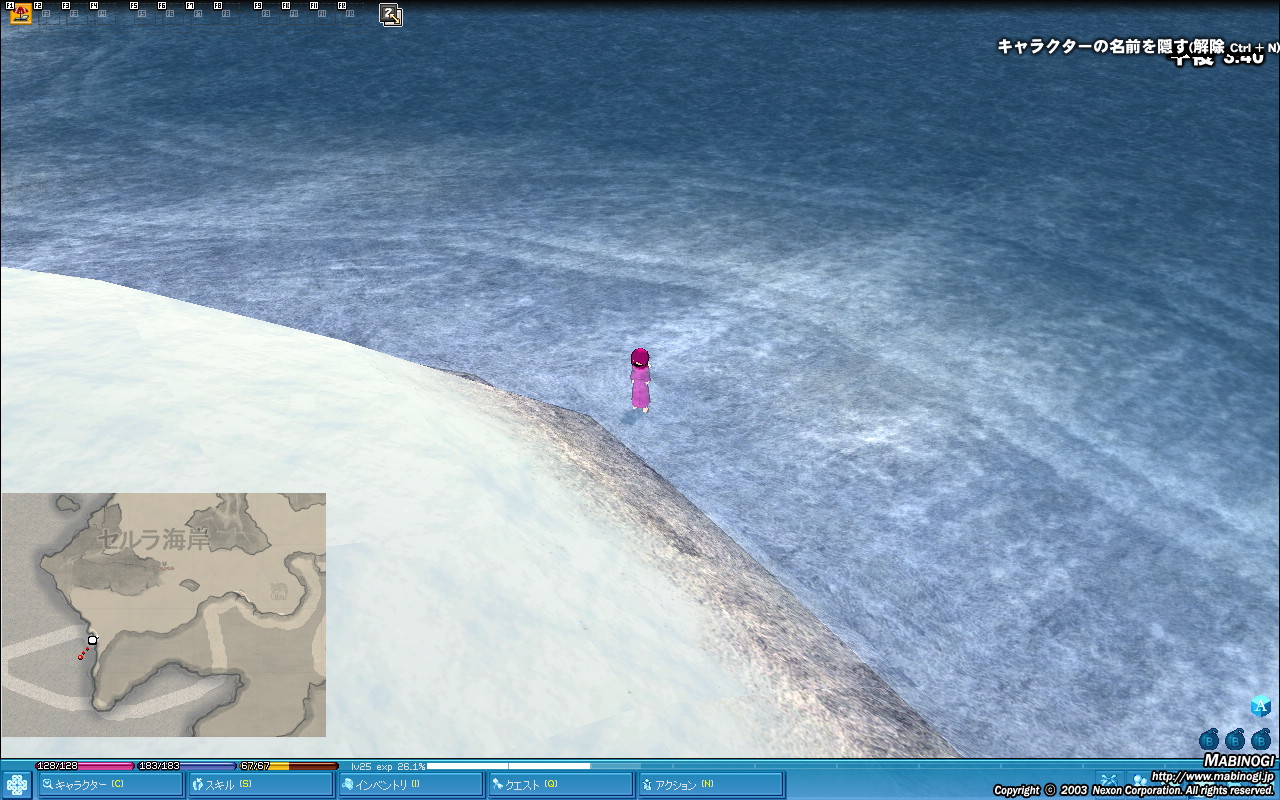Click the blue cube A icon
The width and height of the screenshot is (1280, 800).
click(x=1261, y=706)
